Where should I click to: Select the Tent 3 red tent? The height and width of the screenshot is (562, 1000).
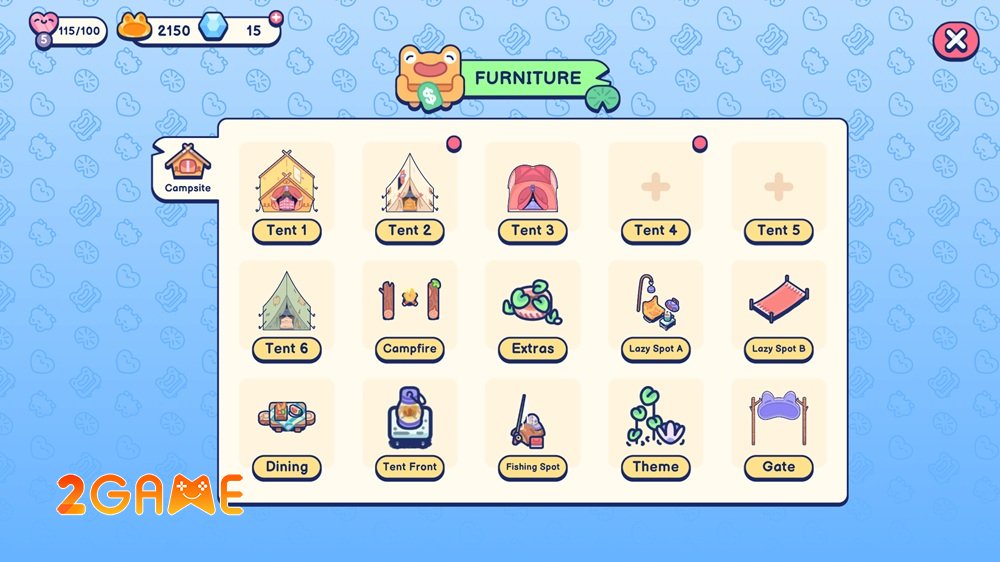pyautogui.click(x=533, y=191)
